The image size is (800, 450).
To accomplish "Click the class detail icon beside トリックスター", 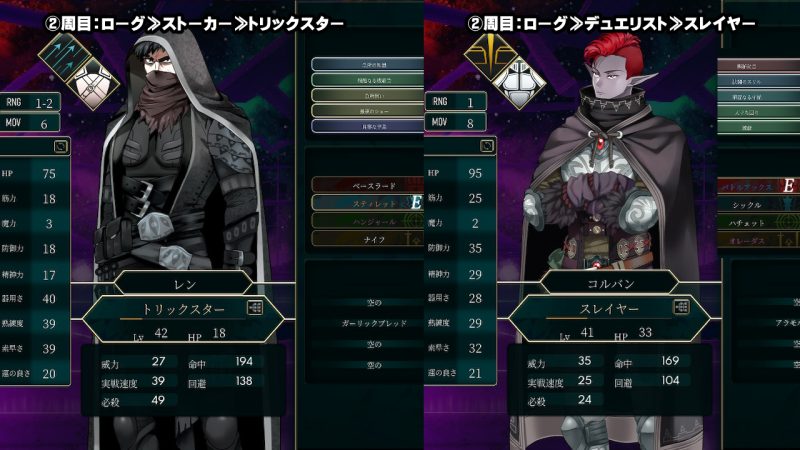I will (x=256, y=309).
